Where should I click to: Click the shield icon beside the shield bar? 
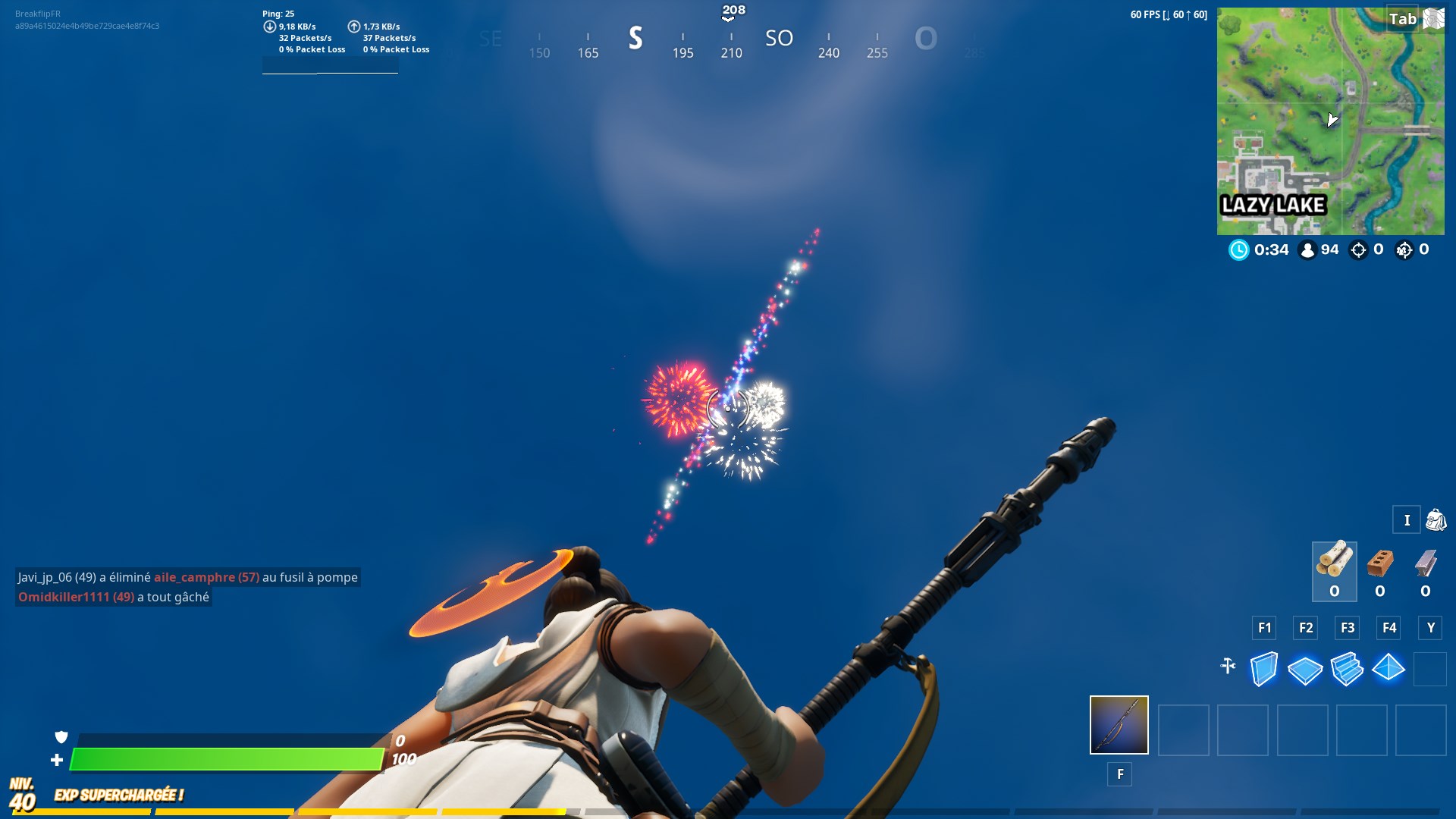coord(62,737)
